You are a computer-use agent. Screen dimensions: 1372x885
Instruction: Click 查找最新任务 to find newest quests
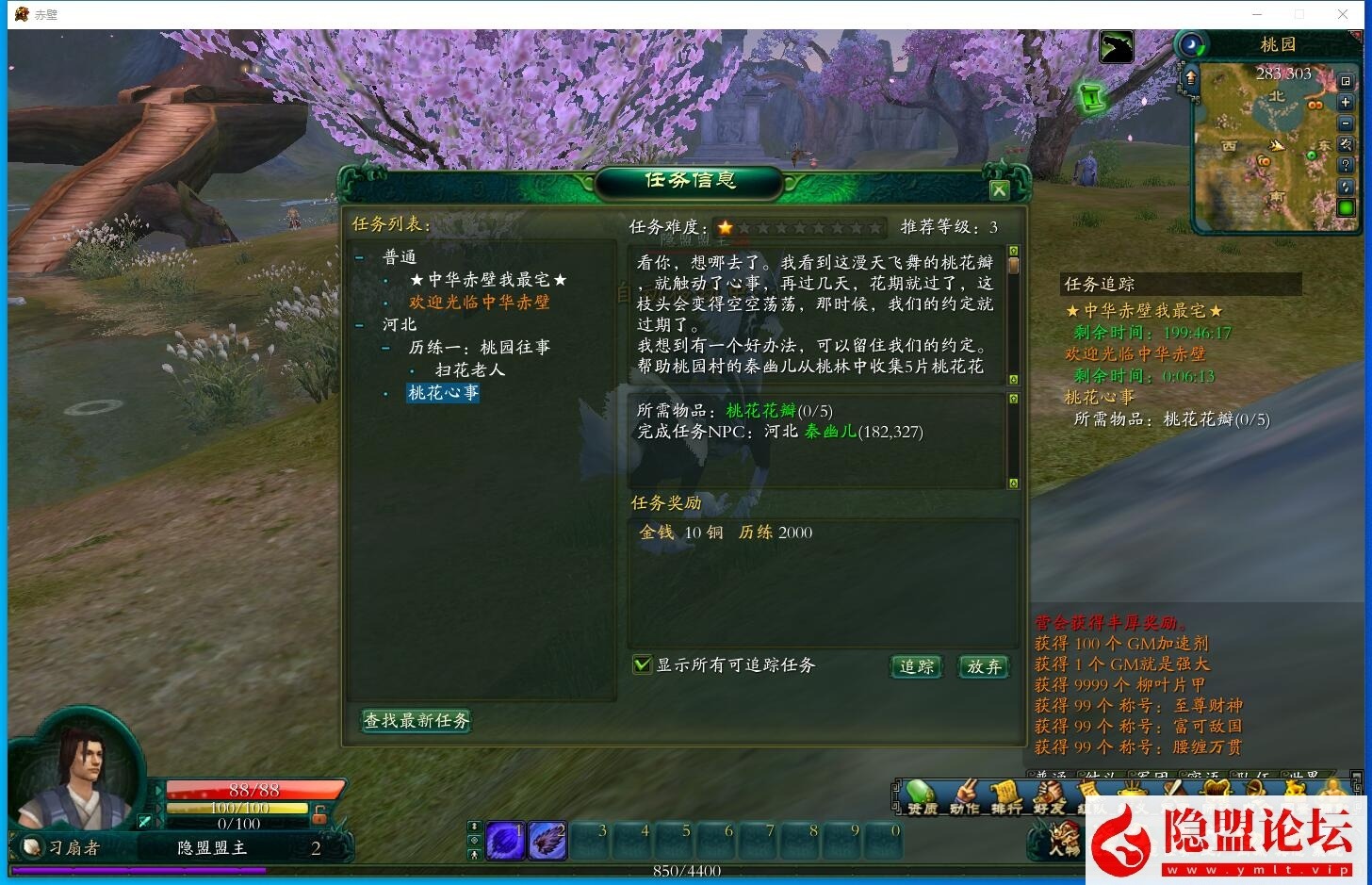416,721
